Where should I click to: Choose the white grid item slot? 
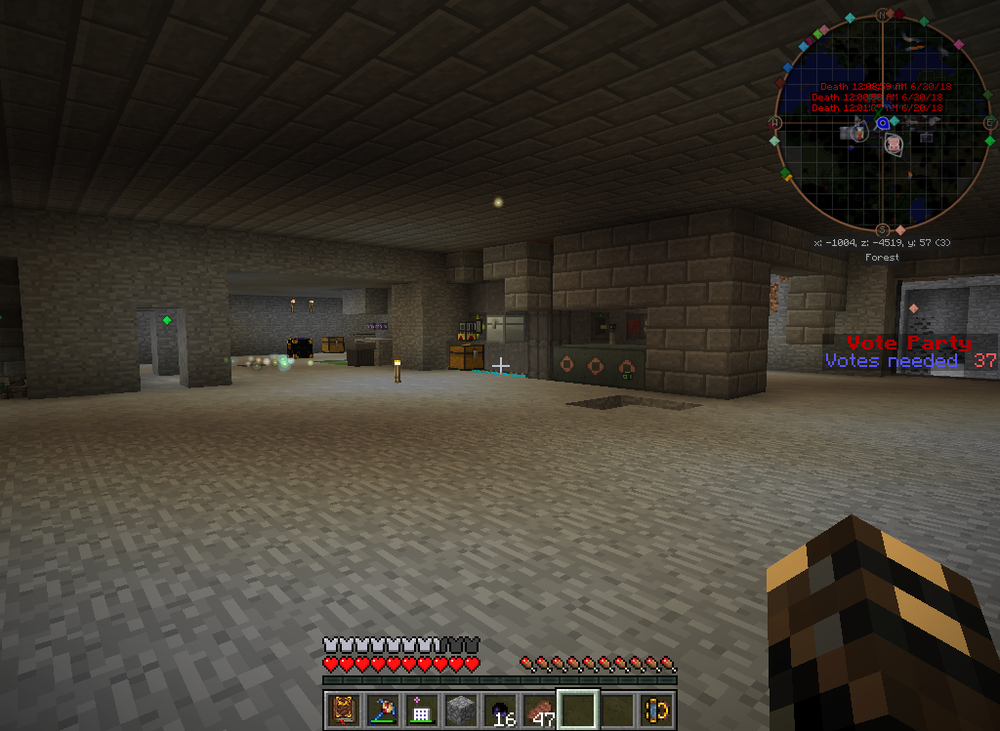(x=421, y=709)
